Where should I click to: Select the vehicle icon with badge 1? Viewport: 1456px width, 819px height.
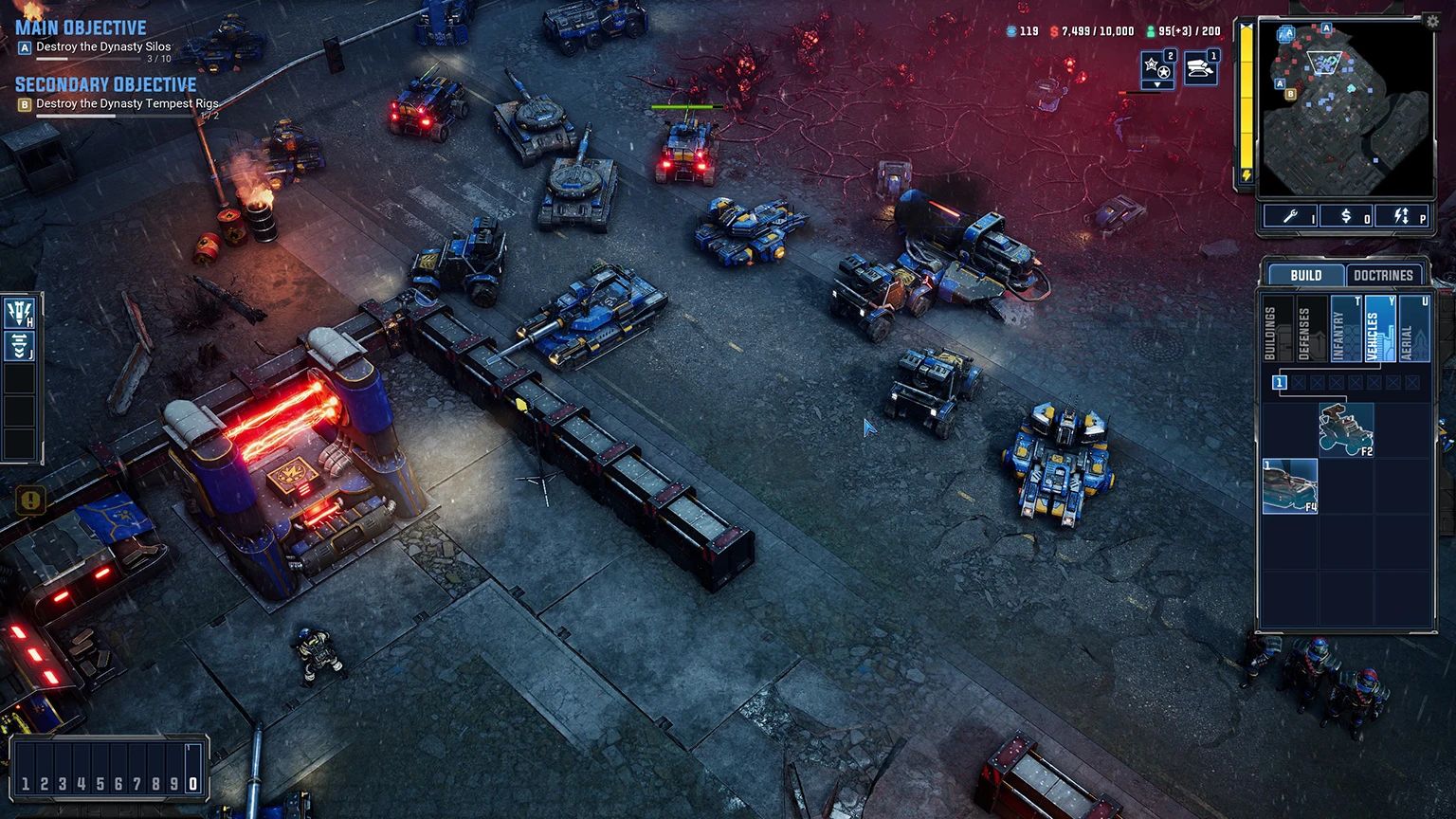tap(1200, 68)
